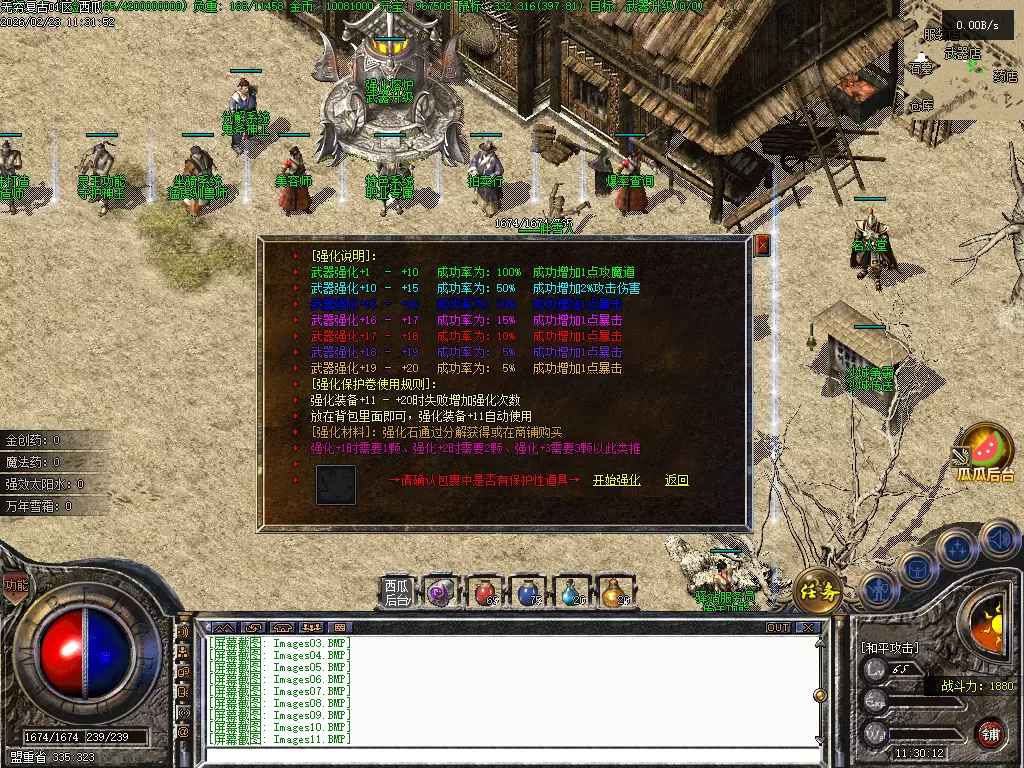Viewport: 1024px width, 768px height.
Task: Select the empty equipment slot in dialog
Action: point(336,485)
